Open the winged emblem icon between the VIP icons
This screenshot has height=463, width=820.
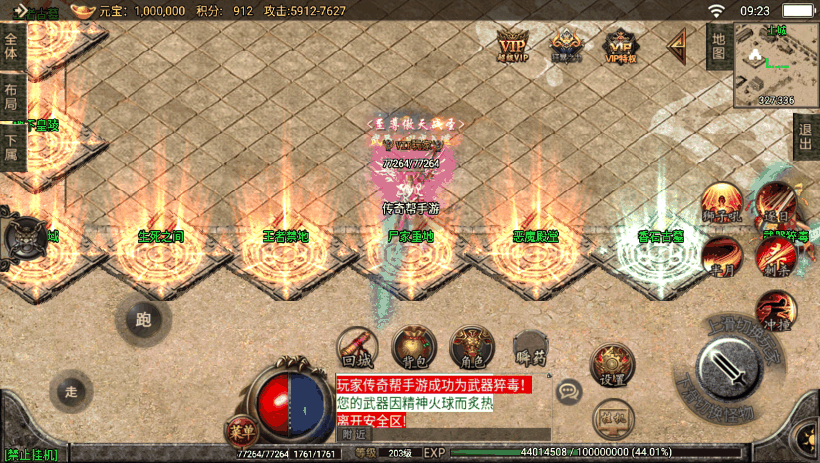tap(566, 44)
